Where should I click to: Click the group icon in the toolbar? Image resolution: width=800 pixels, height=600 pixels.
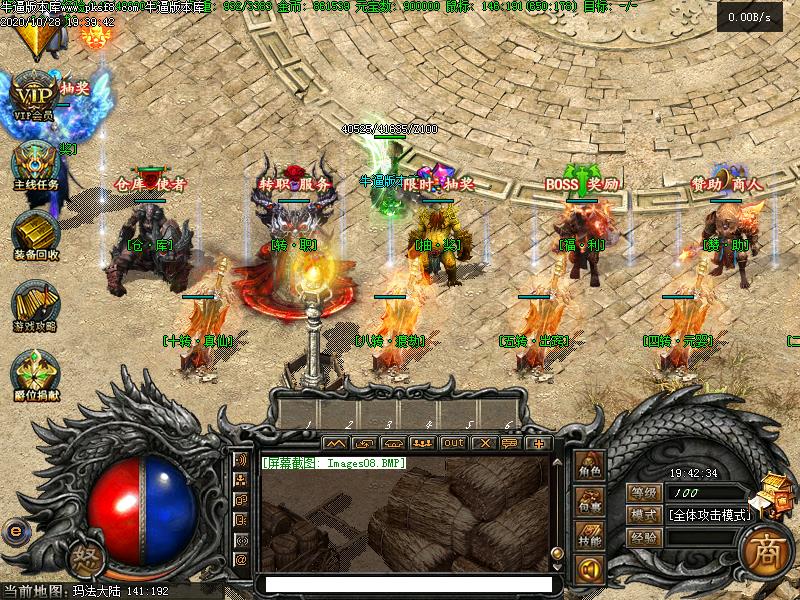tap(423, 442)
